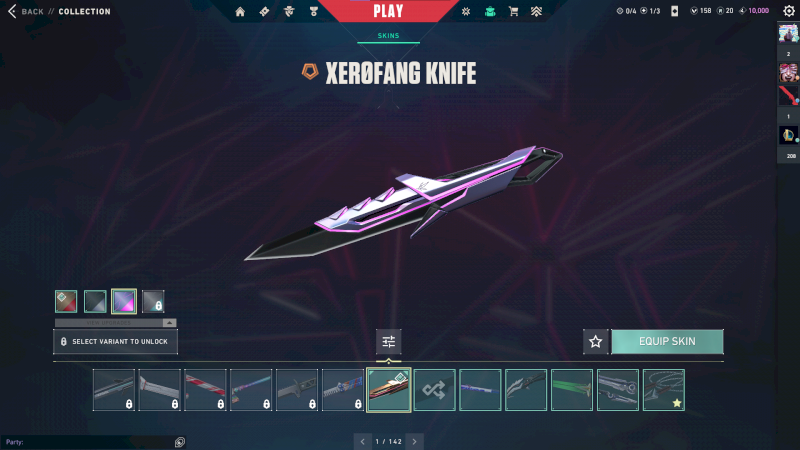The height and width of the screenshot is (450, 800).
Task: Choose the locked dark variant swatch
Action: pos(153,301)
